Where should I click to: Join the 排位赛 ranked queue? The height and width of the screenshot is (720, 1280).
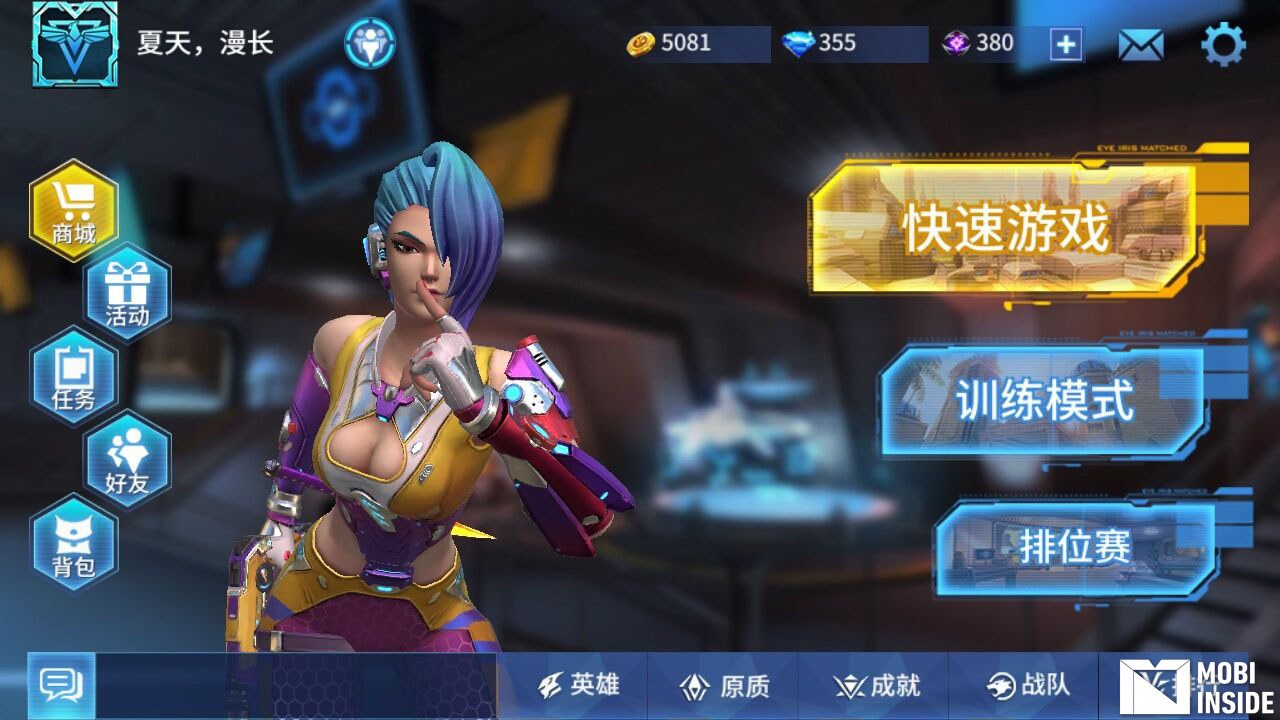(x=1075, y=545)
